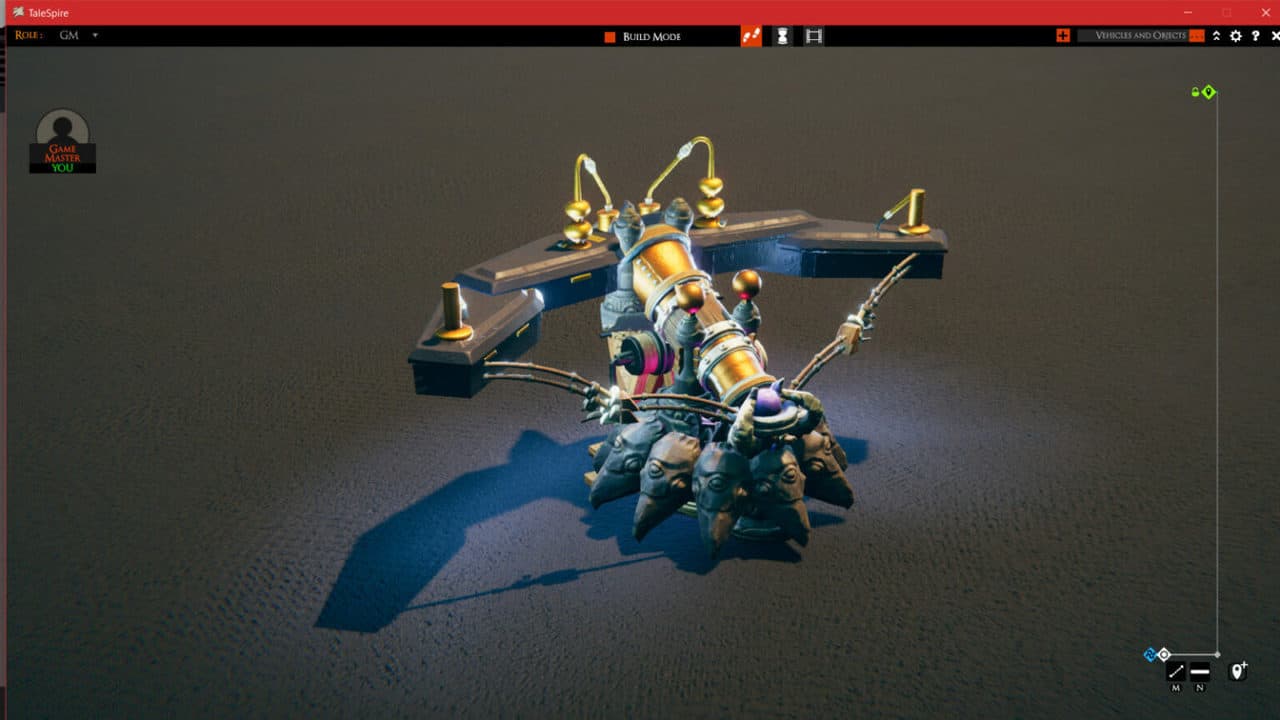Screen dimensions: 1280x720
Task: Select the orange footprints mode icon
Action: click(x=751, y=36)
